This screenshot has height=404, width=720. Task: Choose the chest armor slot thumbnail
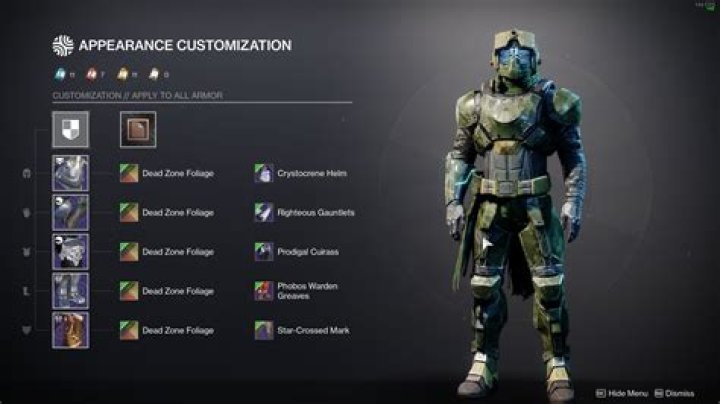click(x=71, y=251)
